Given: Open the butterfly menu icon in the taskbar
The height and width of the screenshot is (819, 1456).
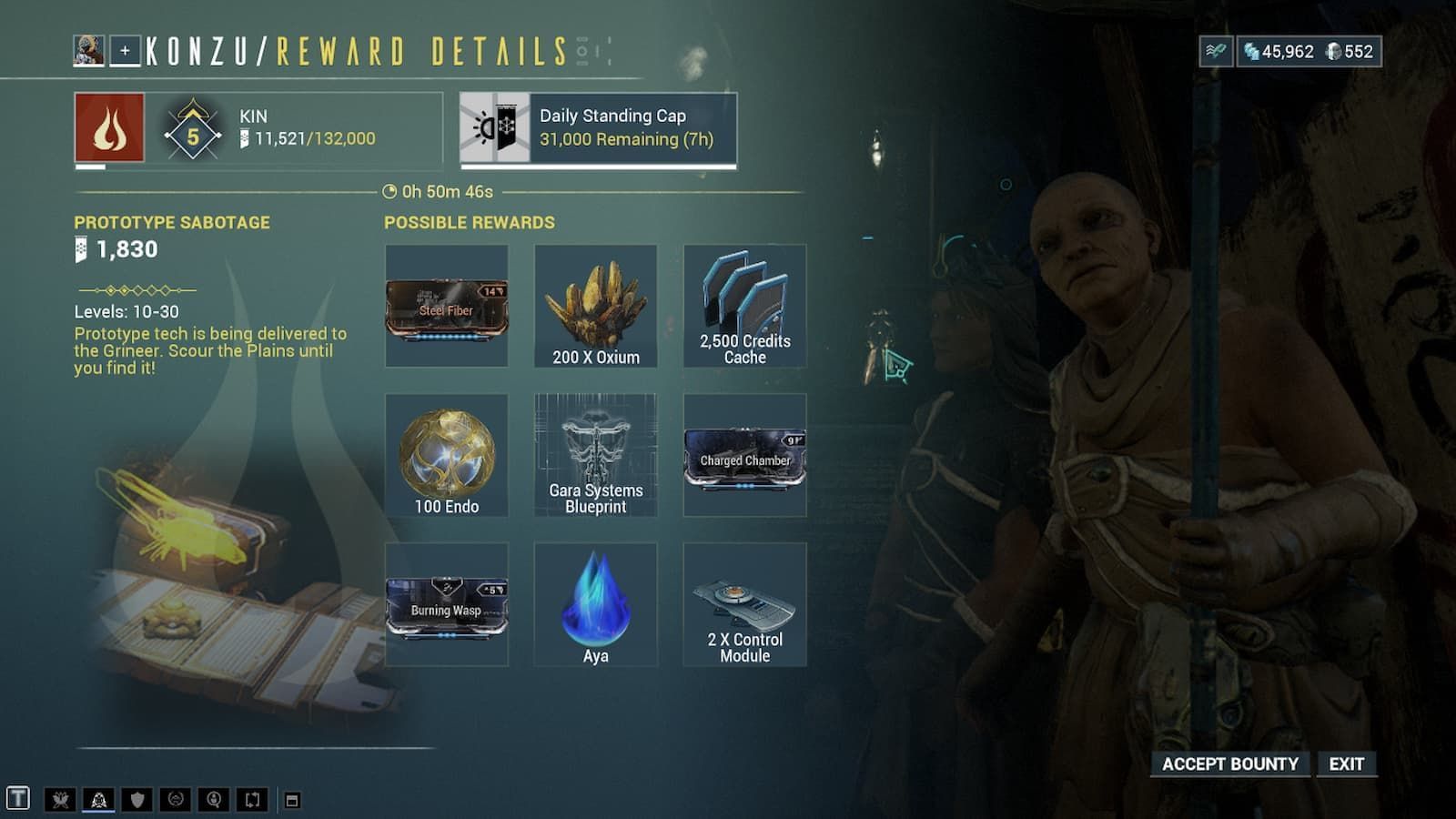Looking at the screenshot, I should 60,798.
